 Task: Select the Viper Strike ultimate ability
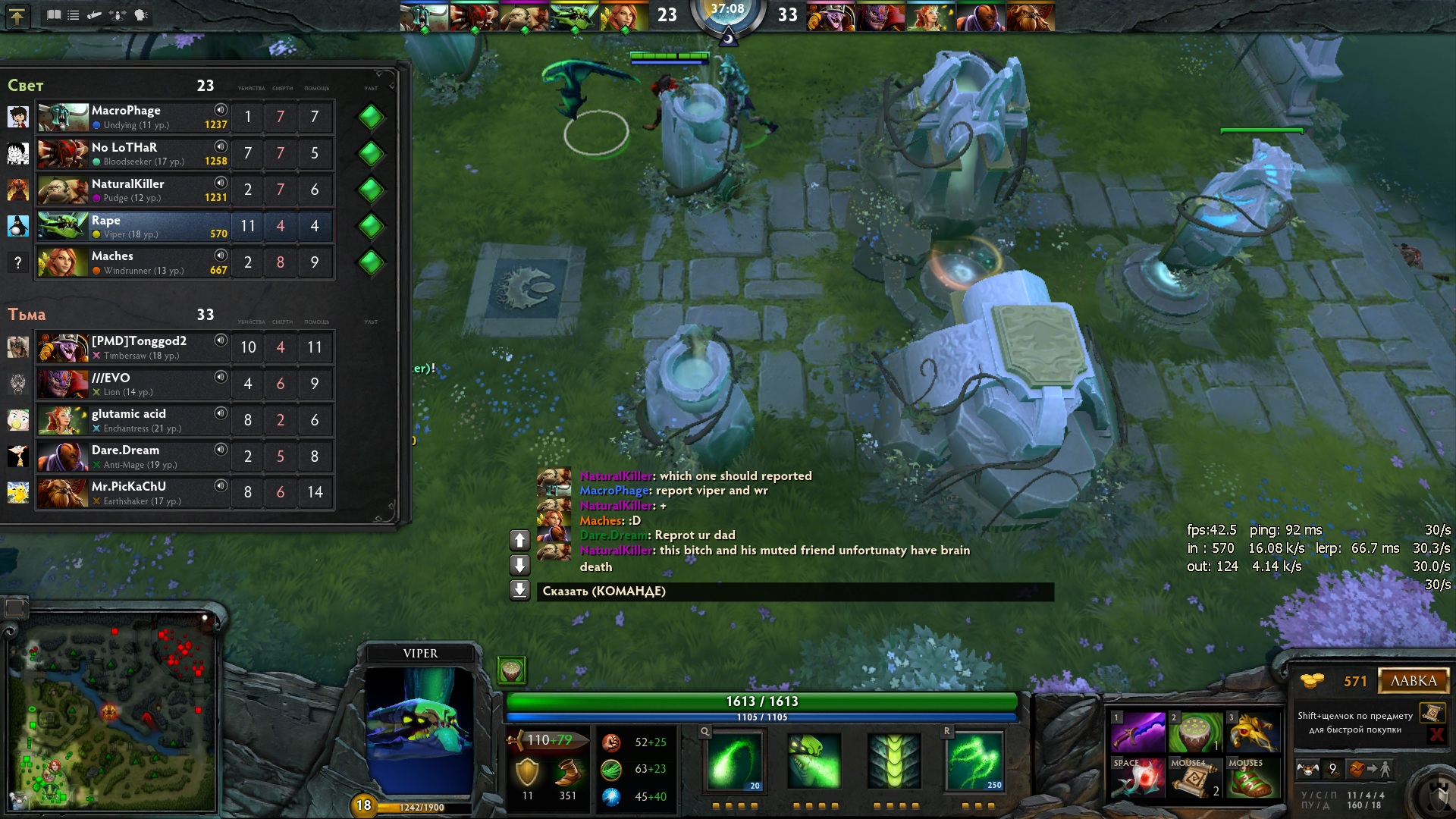pyautogui.click(x=974, y=761)
